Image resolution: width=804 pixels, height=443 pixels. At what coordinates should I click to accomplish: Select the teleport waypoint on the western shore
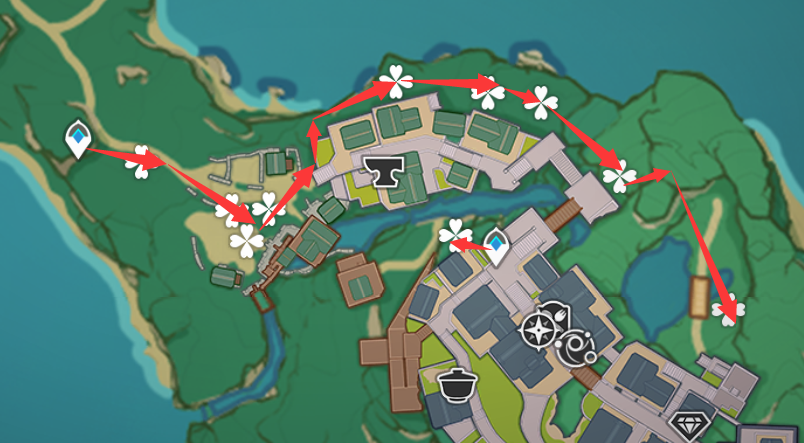[x=76, y=139]
